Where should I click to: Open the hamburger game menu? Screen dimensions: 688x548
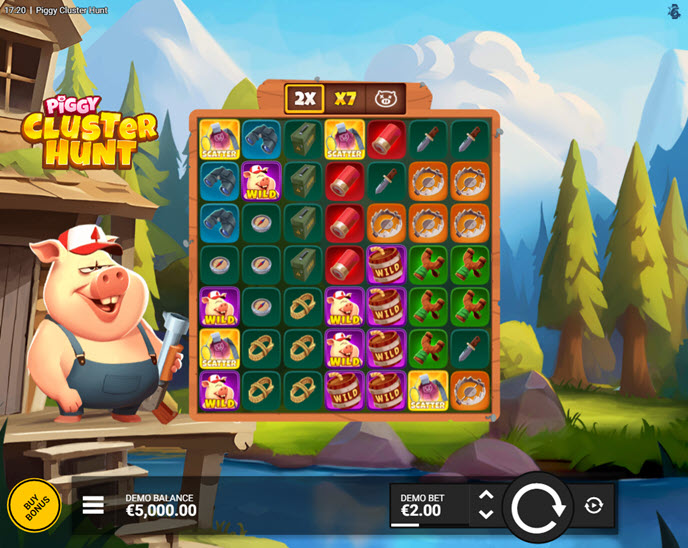pyautogui.click(x=93, y=505)
